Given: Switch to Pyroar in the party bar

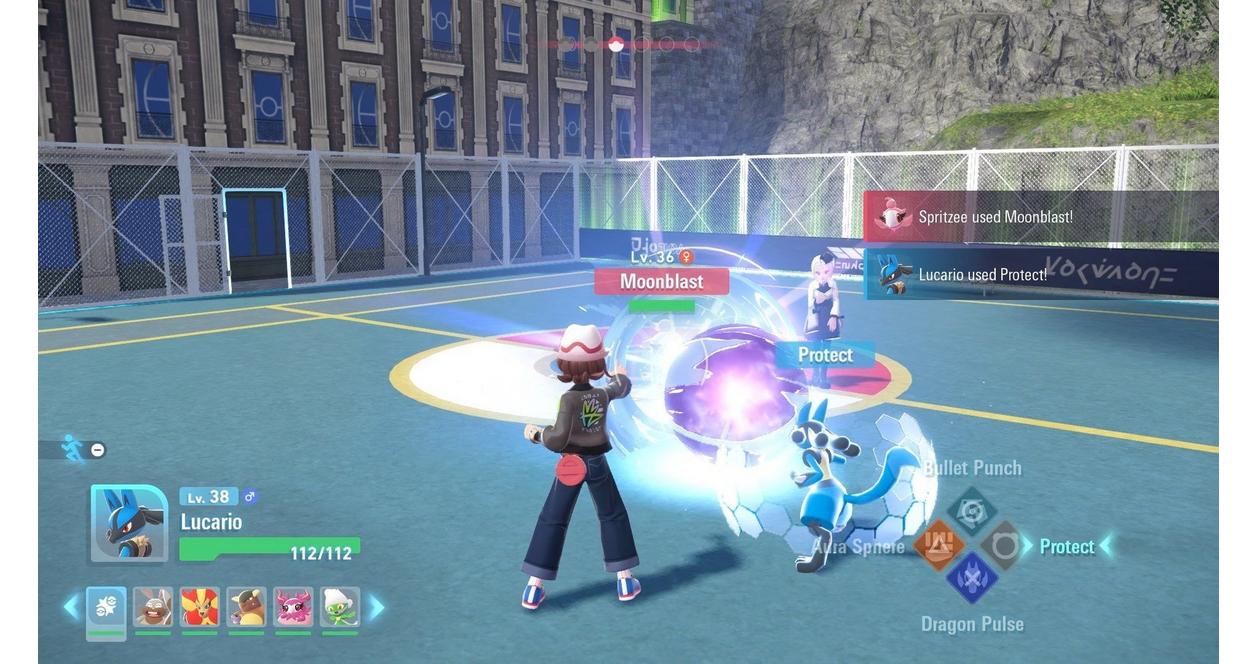Looking at the screenshot, I should (x=200, y=607).
